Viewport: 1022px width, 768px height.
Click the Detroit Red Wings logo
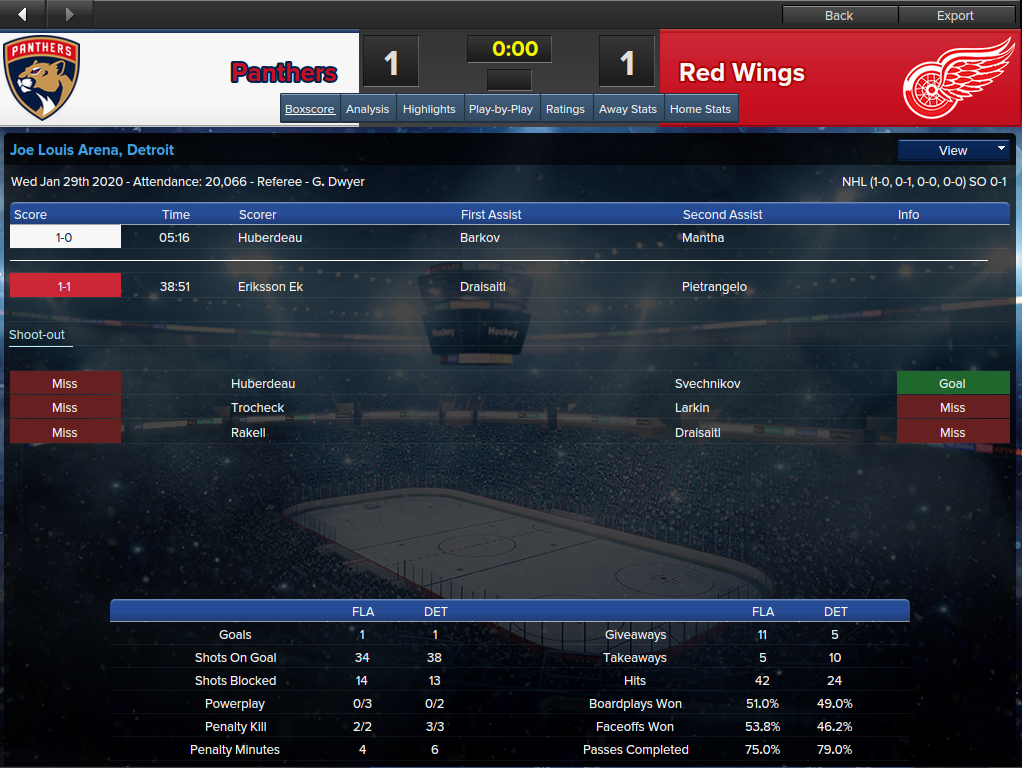[958, 78]
